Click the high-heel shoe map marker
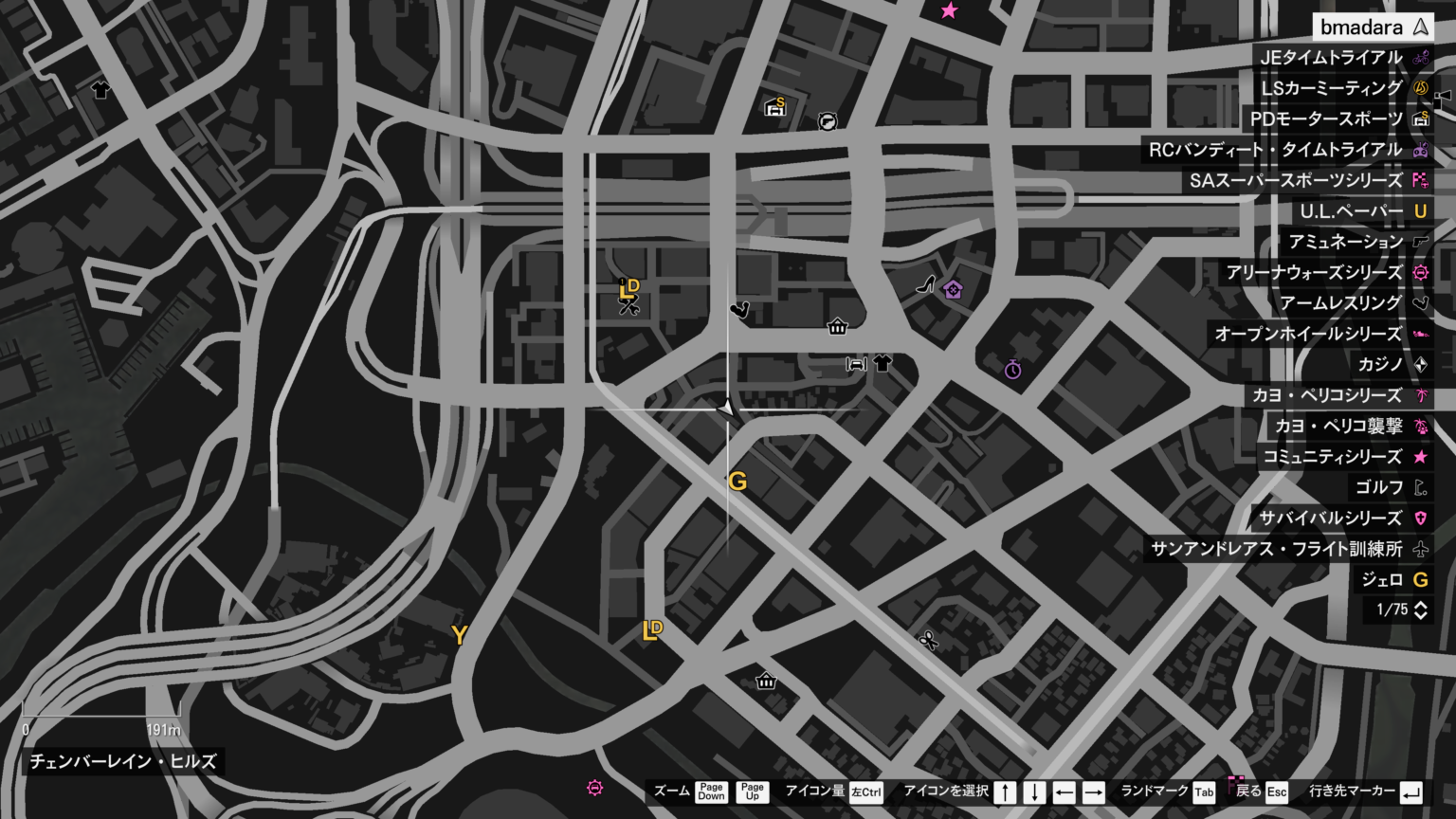Image resolution: width=1456 pixels, height=819 pixels. [x=926, y=284]
